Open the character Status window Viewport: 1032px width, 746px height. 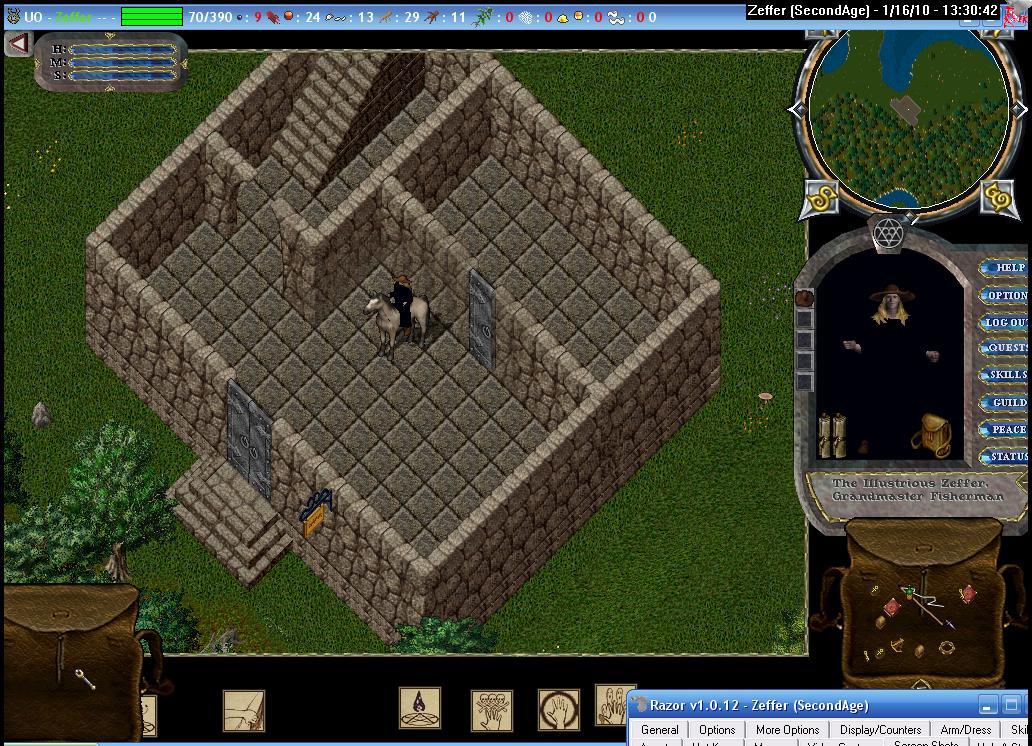1005,456
